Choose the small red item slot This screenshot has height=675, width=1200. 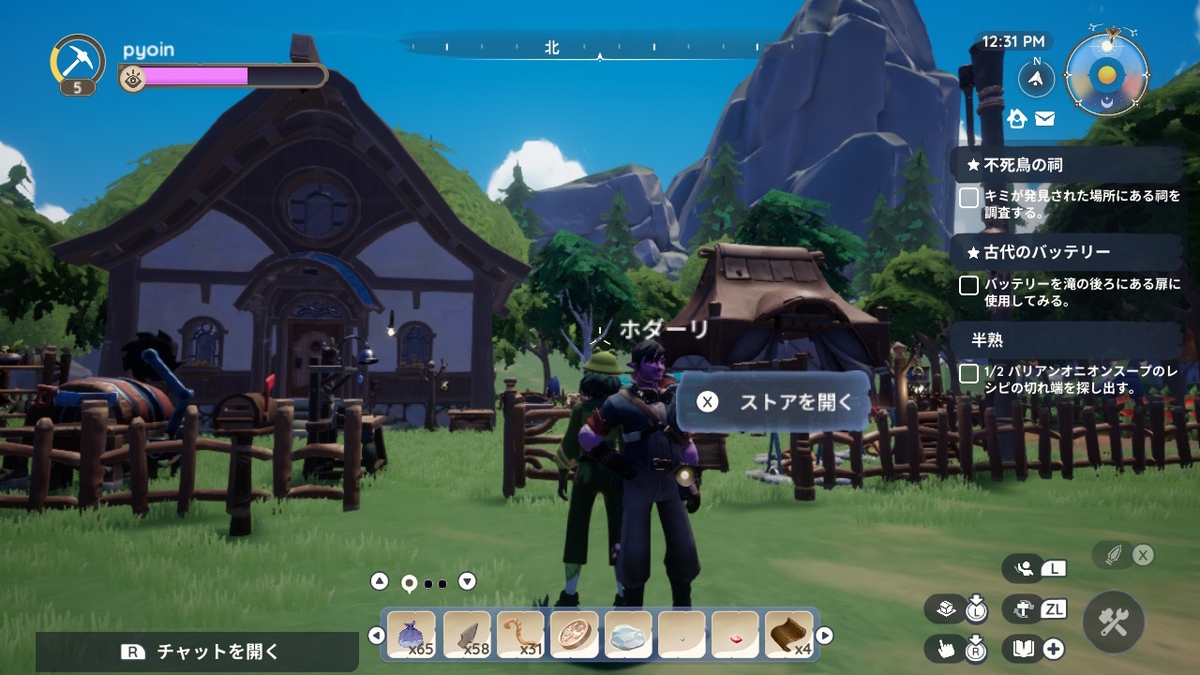coord(736,635)
